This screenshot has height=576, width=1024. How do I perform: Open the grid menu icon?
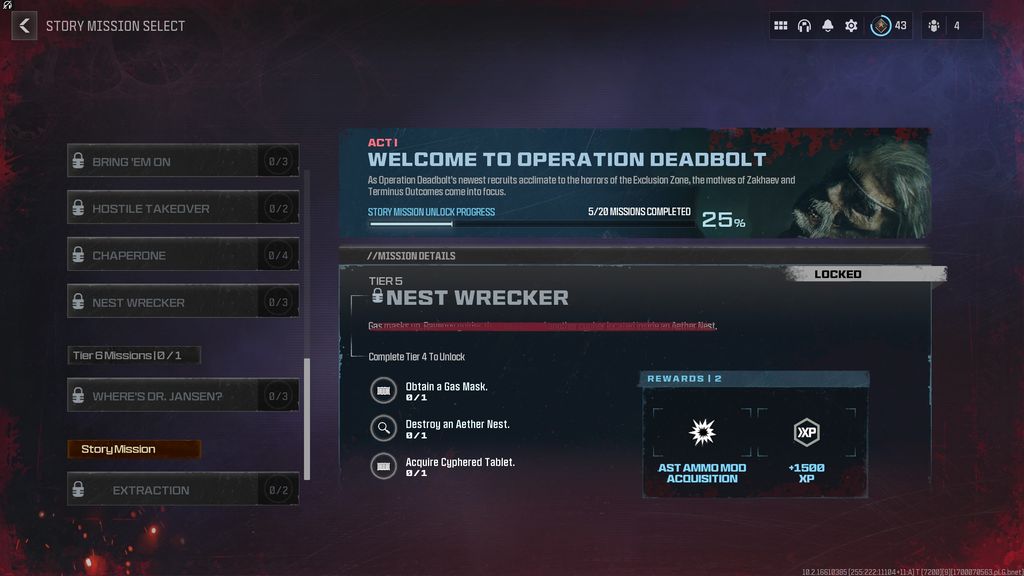coord(781,26)
